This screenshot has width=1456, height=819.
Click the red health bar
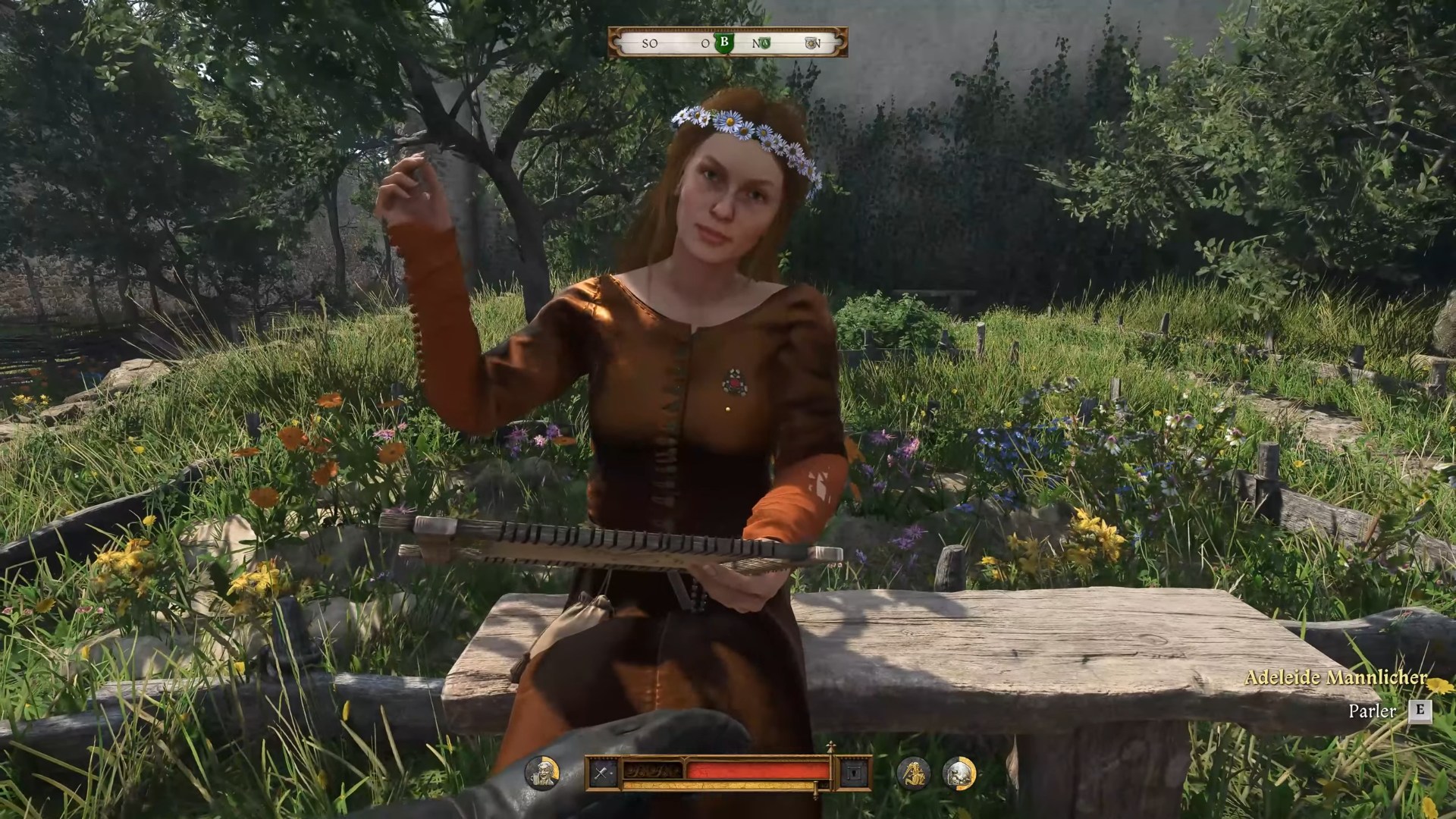[758, 768]
